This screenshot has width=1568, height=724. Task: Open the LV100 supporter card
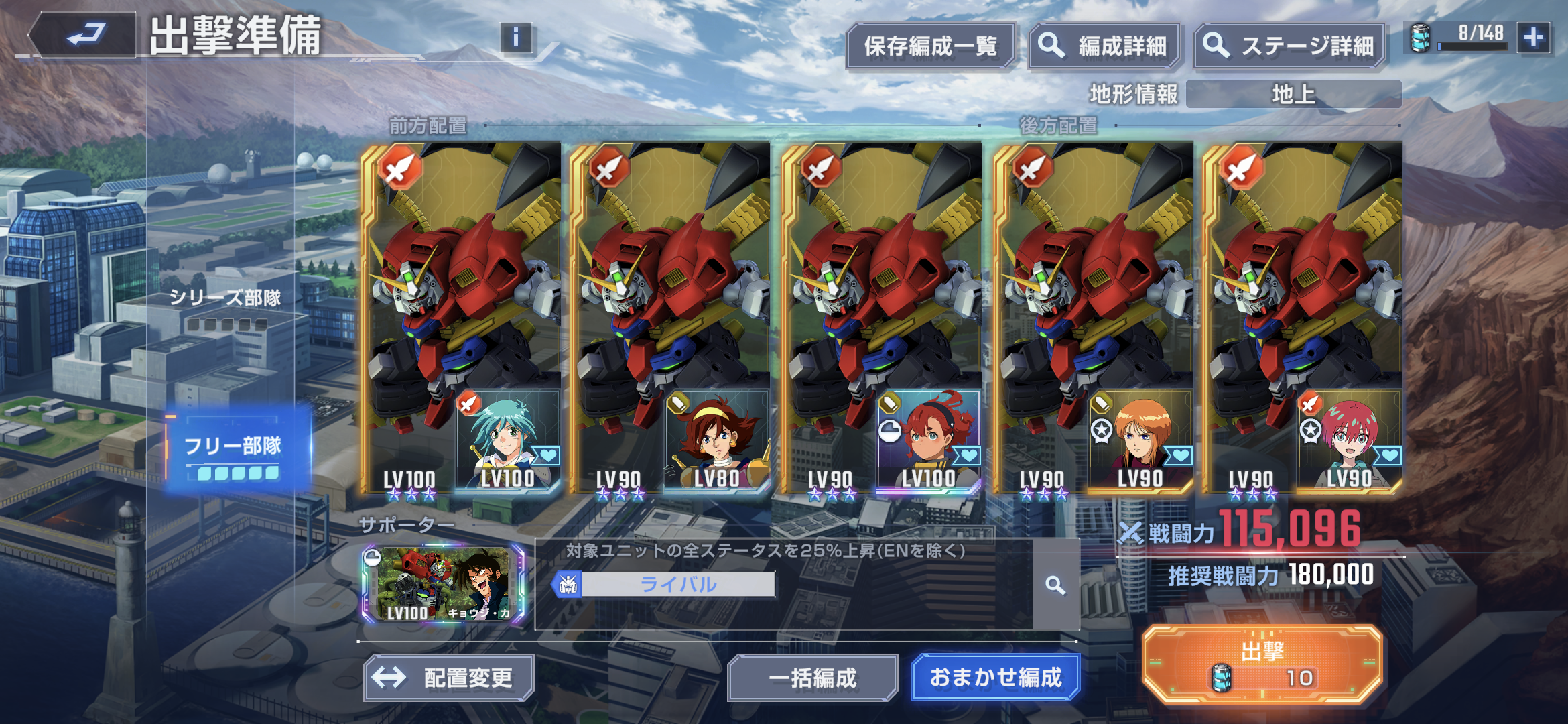[x=444, y=584]
